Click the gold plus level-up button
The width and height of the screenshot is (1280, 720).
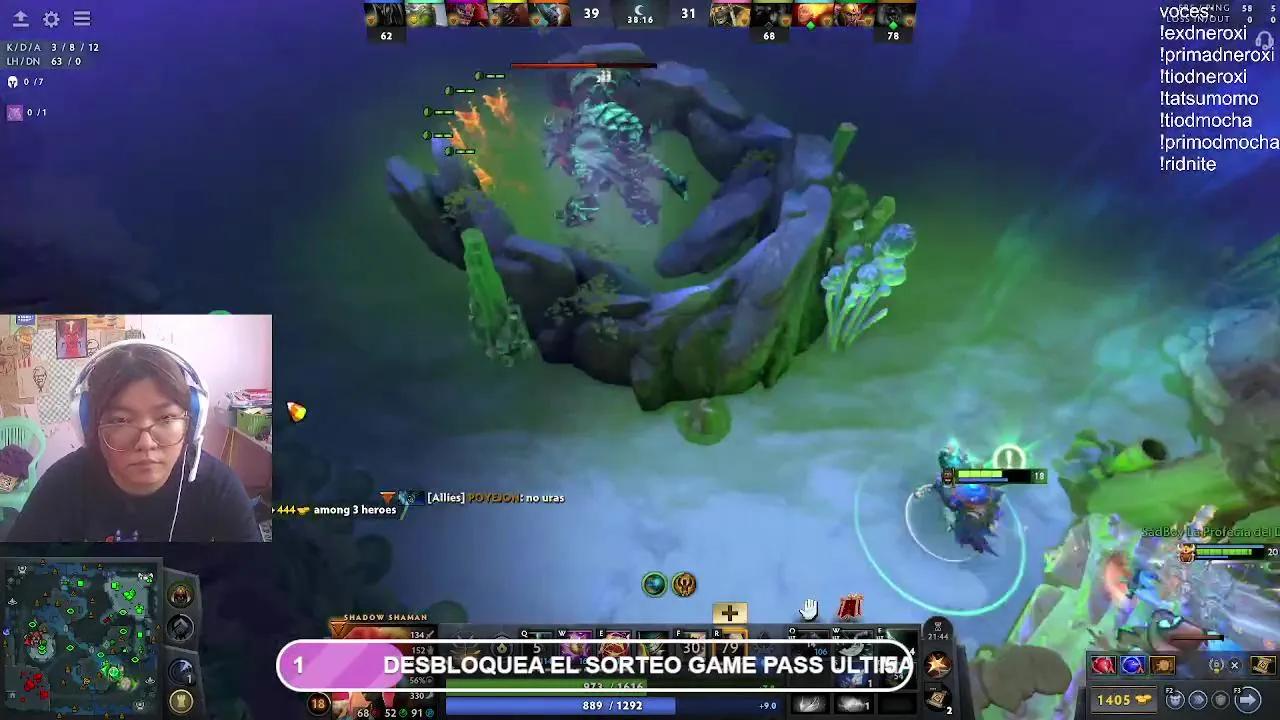click(x=729, y=612)
